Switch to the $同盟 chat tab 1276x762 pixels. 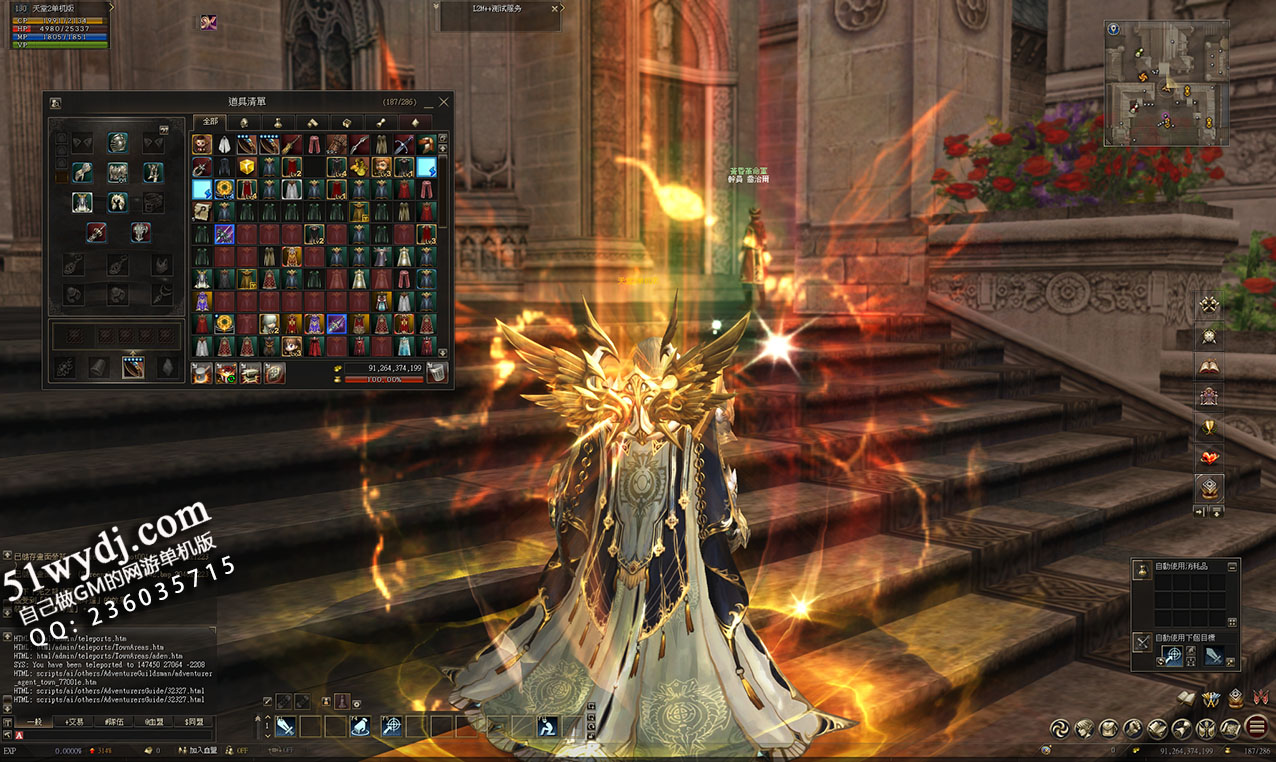pyautogui.click(x=194, y=721)
